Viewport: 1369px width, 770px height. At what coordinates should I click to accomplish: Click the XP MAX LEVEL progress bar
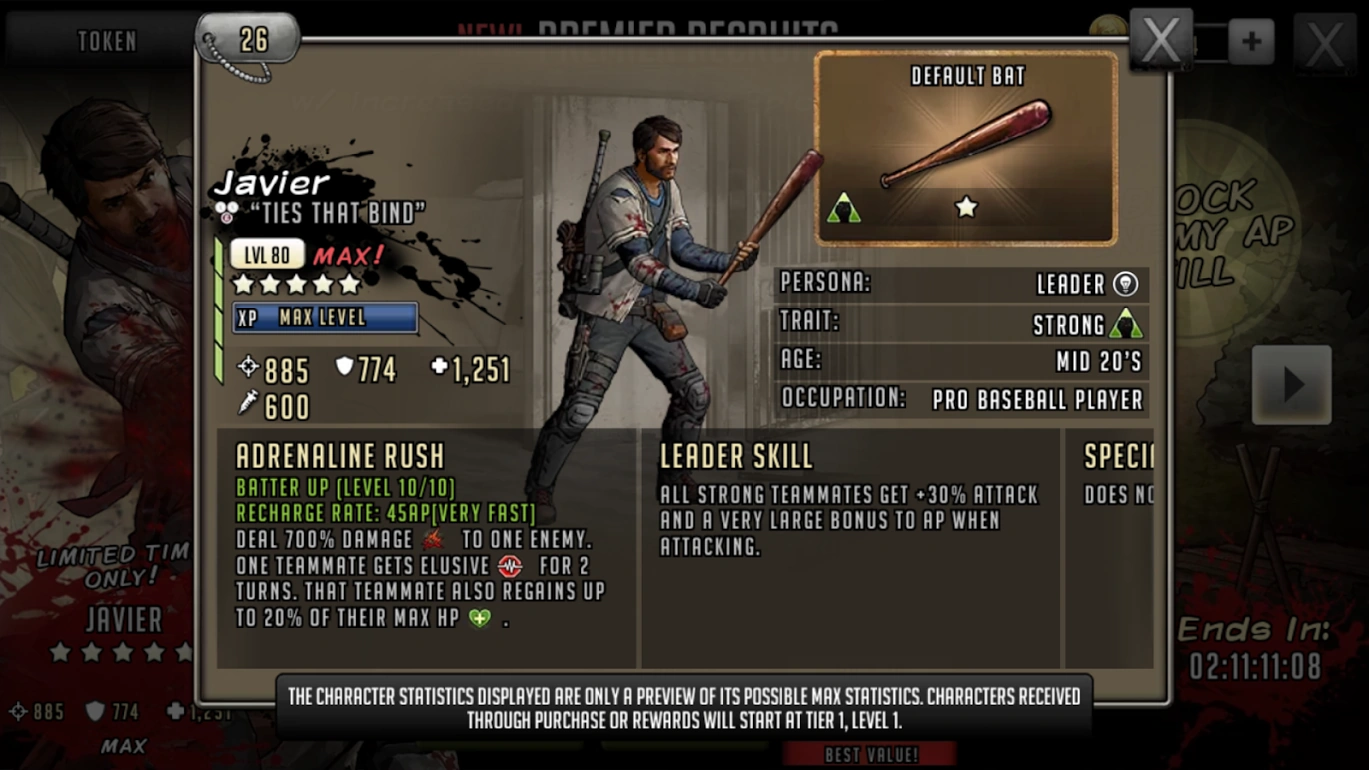click(x=325, y=319)
